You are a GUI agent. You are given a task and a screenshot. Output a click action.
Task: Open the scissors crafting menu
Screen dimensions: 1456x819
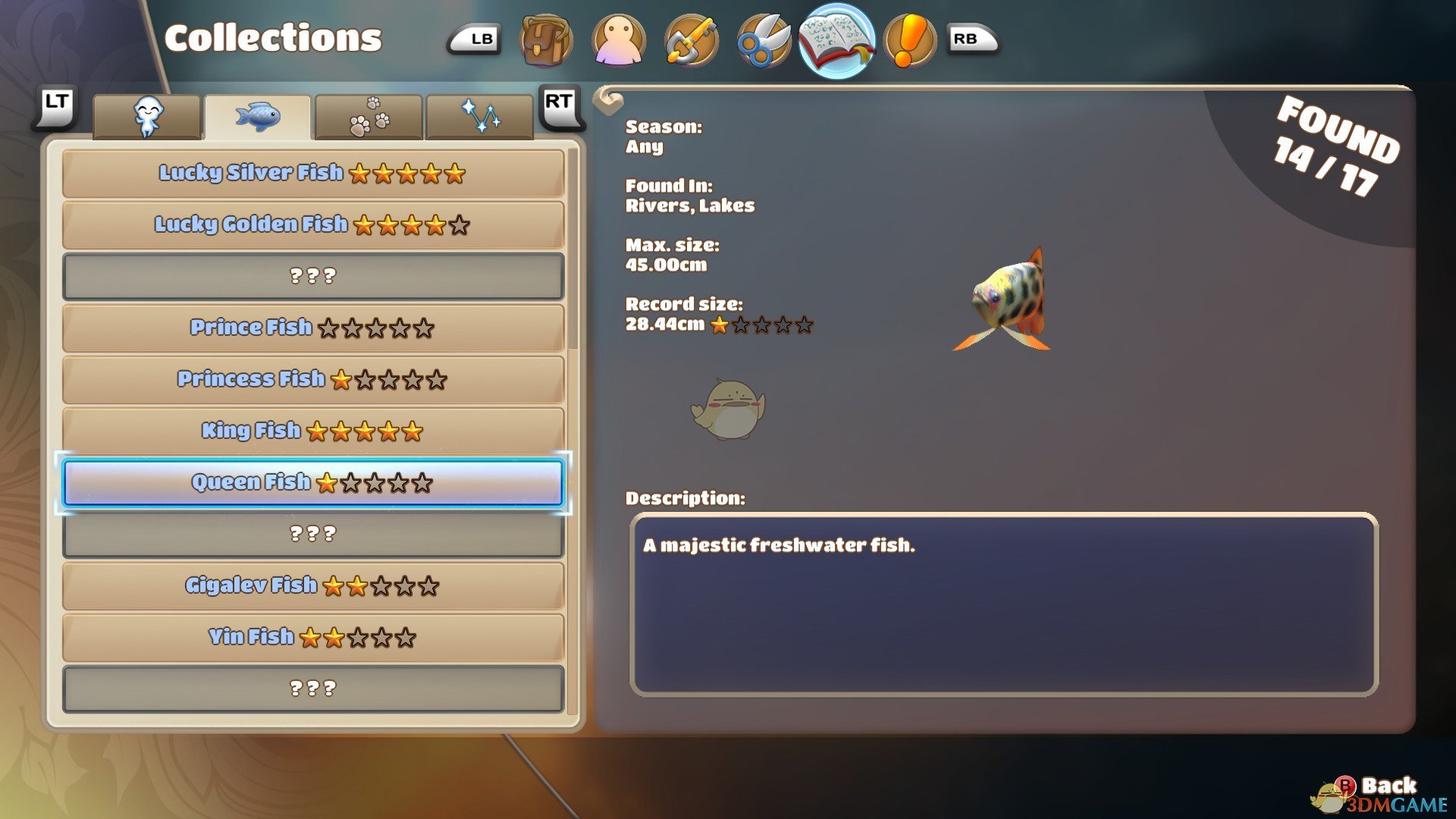click(x=764, y=40)
